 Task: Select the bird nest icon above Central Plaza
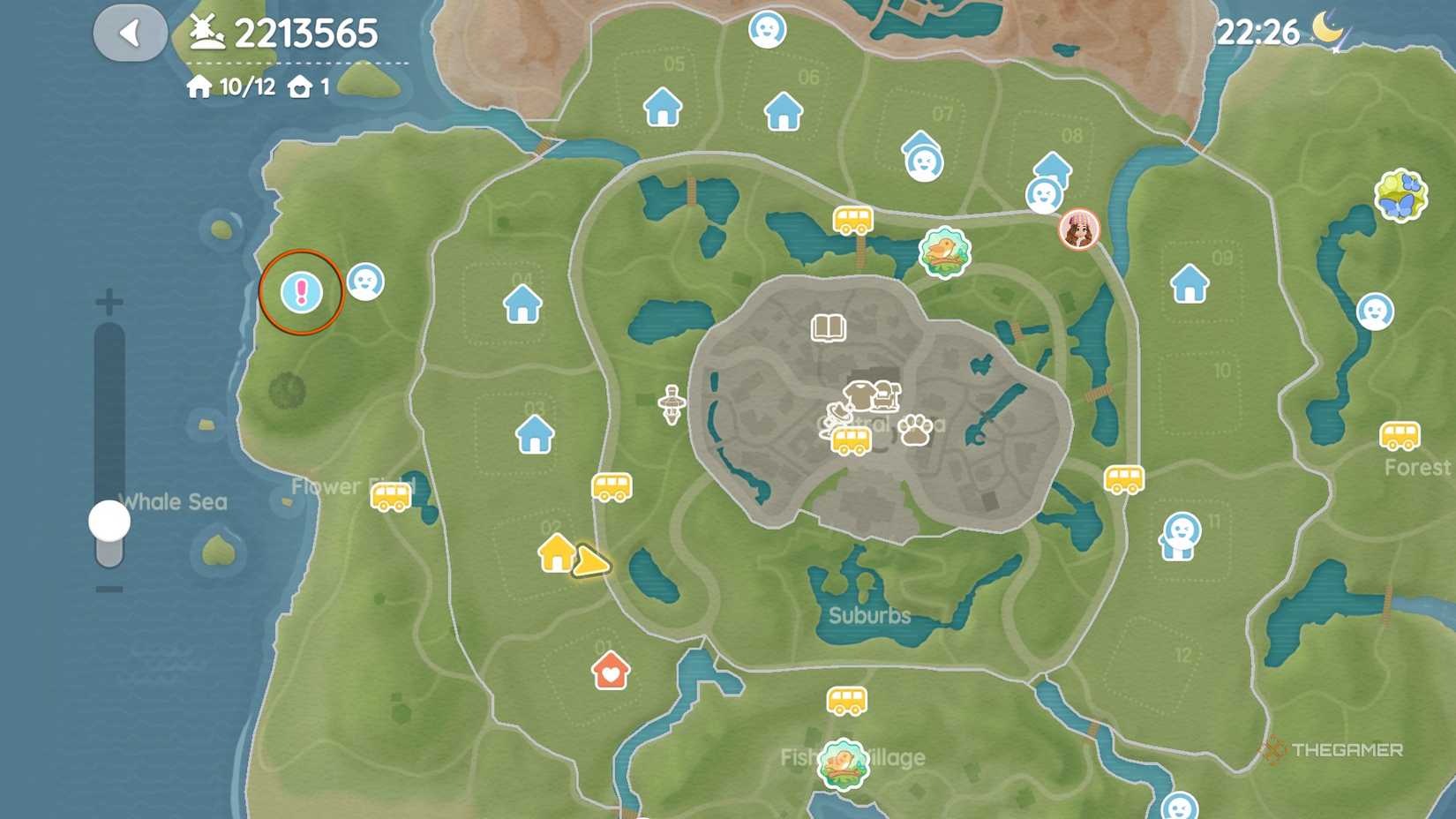(944, 253)
